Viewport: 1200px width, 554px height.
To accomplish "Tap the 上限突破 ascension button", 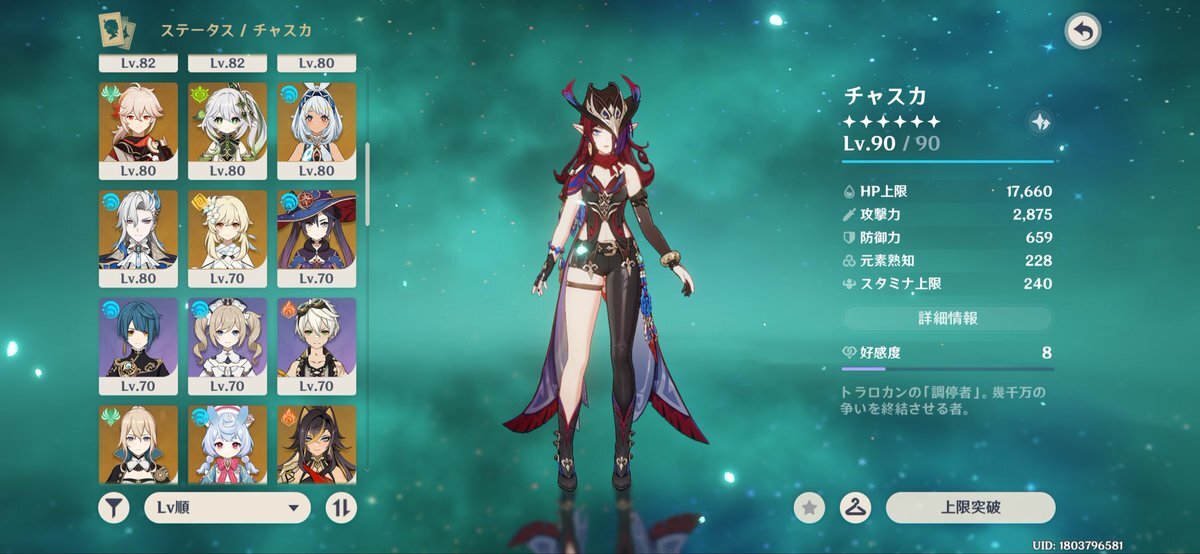I will click(970, 507).
